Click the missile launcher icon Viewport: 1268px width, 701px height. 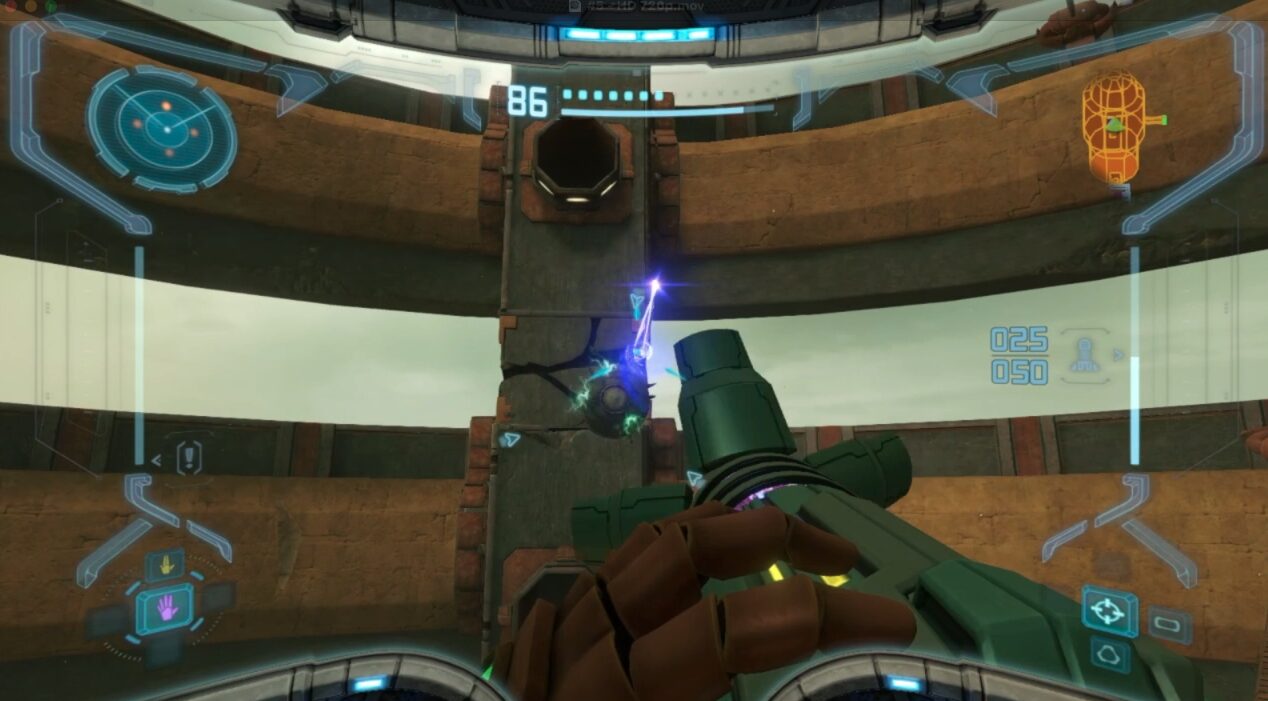(1086, 355)
